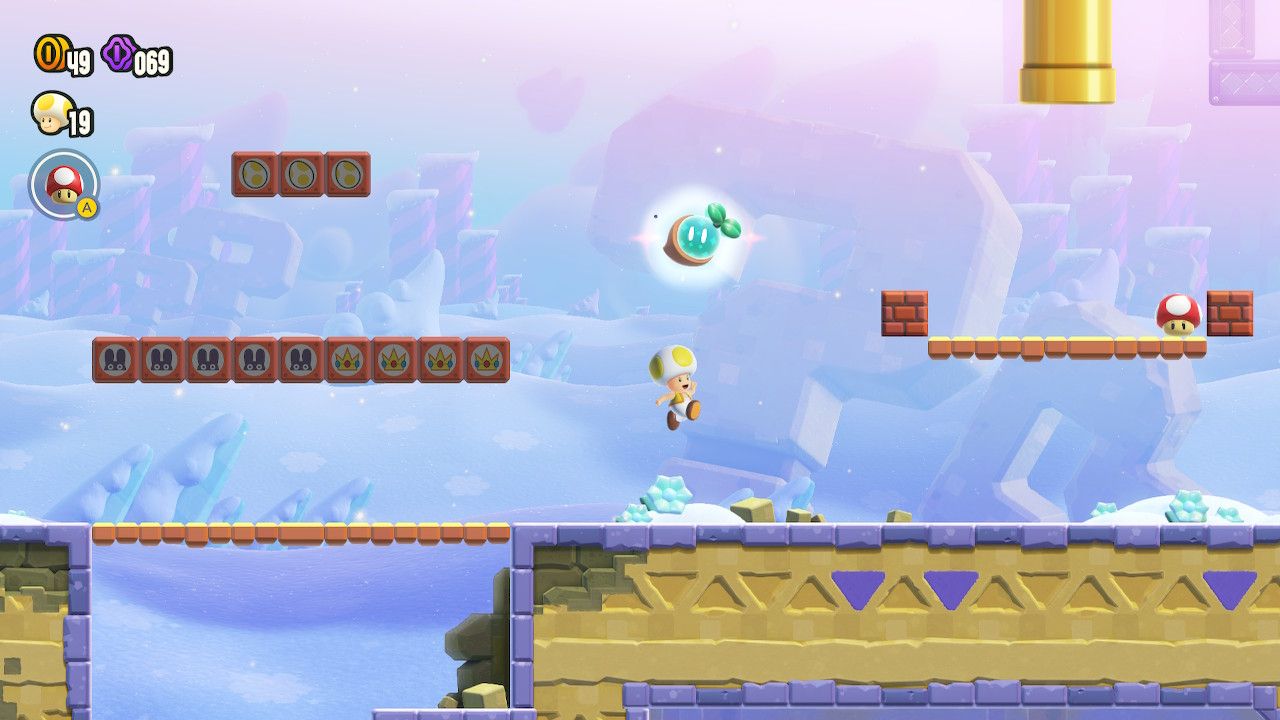Image resolution: width=1280 pixels, height=720 pixels.
Task: Select the leftmost Goomba-pattern block
Action: coord(113,362)
